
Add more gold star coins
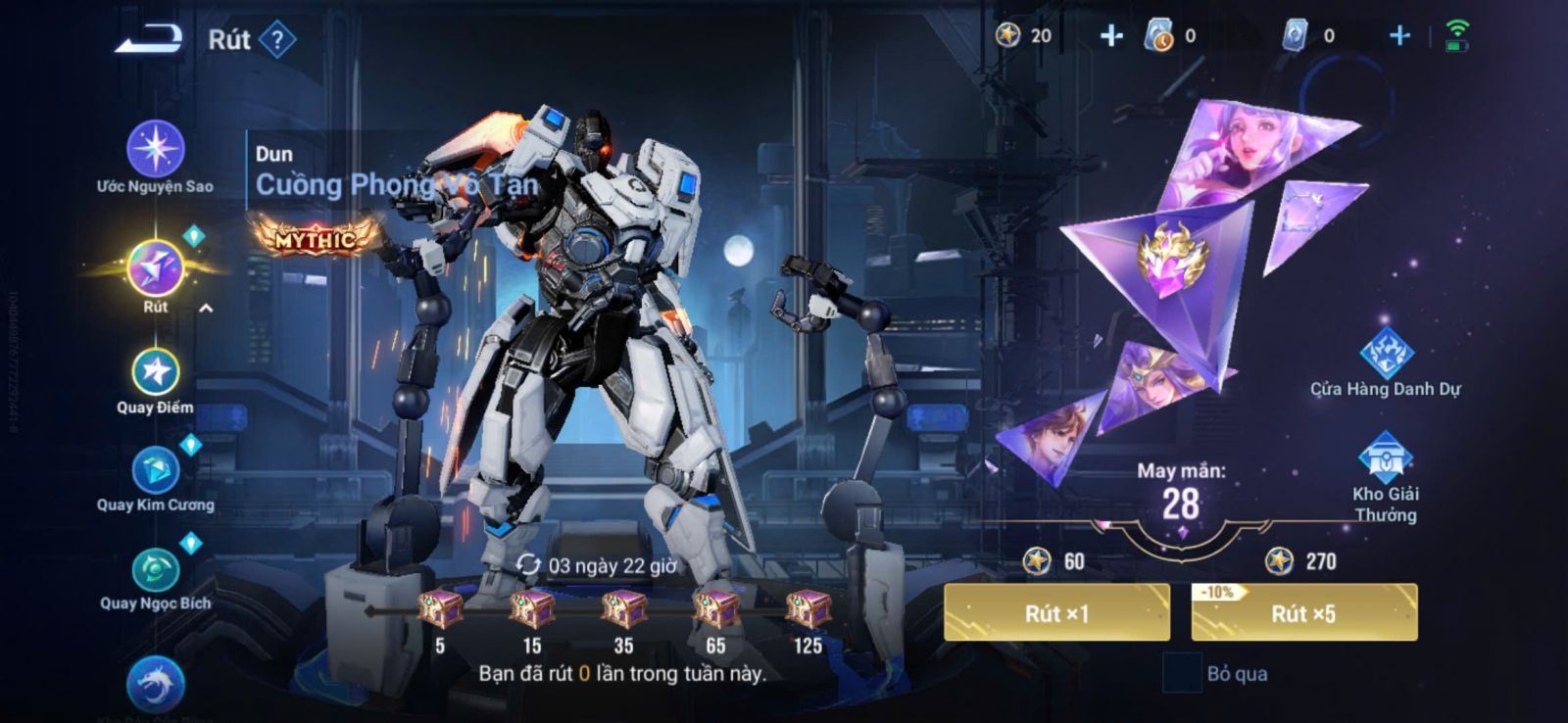click(x=1110, y=36)
